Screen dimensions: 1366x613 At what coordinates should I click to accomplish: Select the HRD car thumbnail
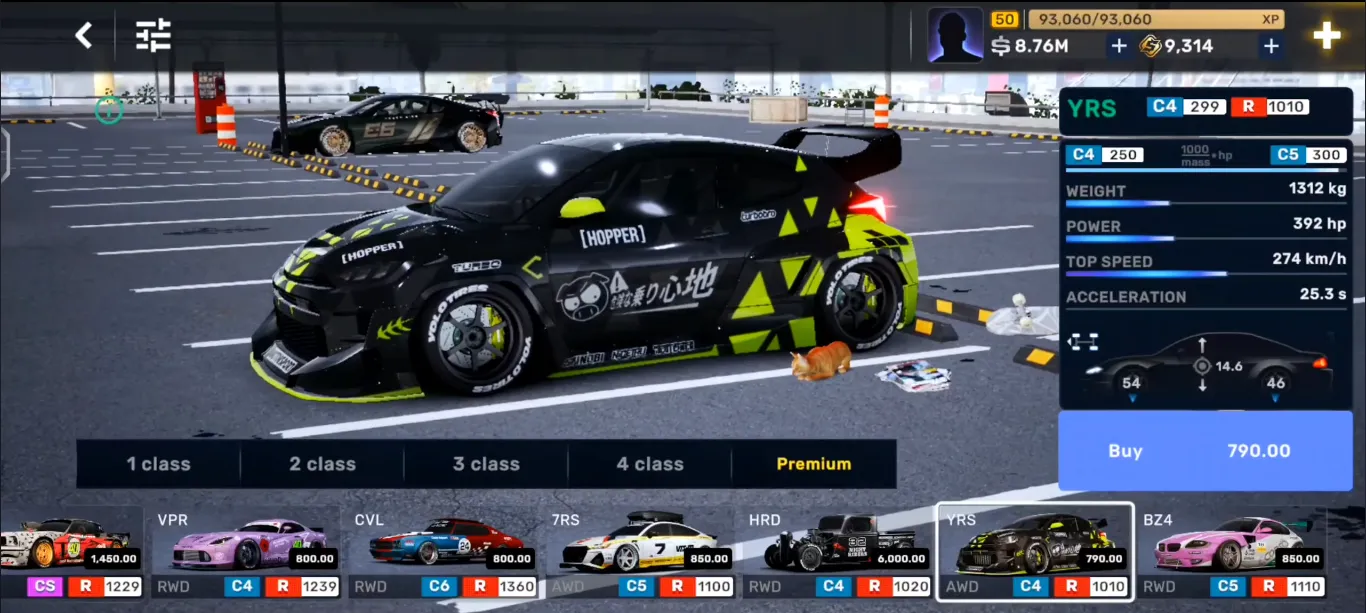(x=837, y=552)
